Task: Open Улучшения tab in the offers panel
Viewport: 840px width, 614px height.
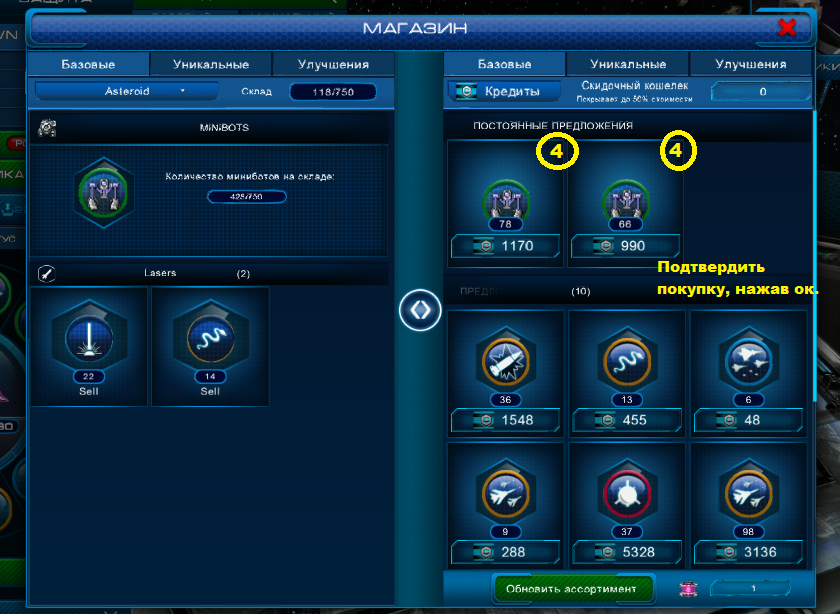Action: (750, 64)
